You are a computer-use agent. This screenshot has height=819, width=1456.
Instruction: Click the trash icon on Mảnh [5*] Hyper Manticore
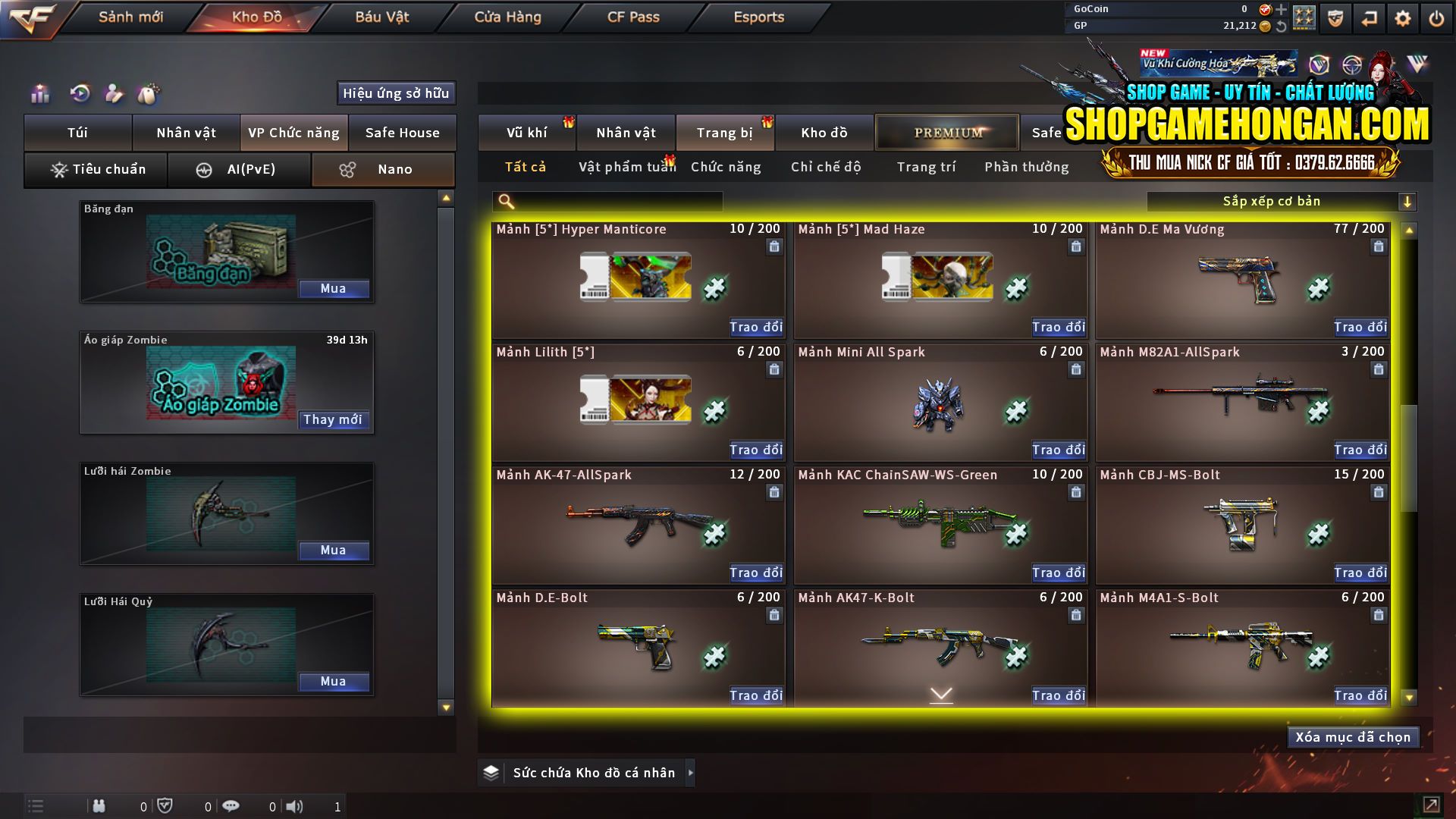coord(774,246)
